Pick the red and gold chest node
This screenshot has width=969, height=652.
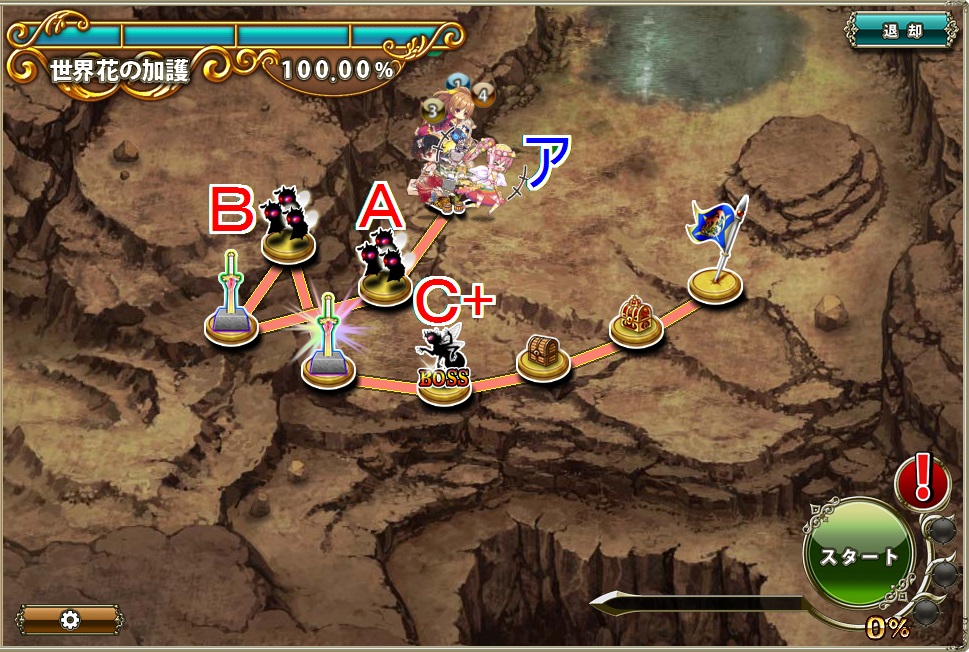pos(636,322)
